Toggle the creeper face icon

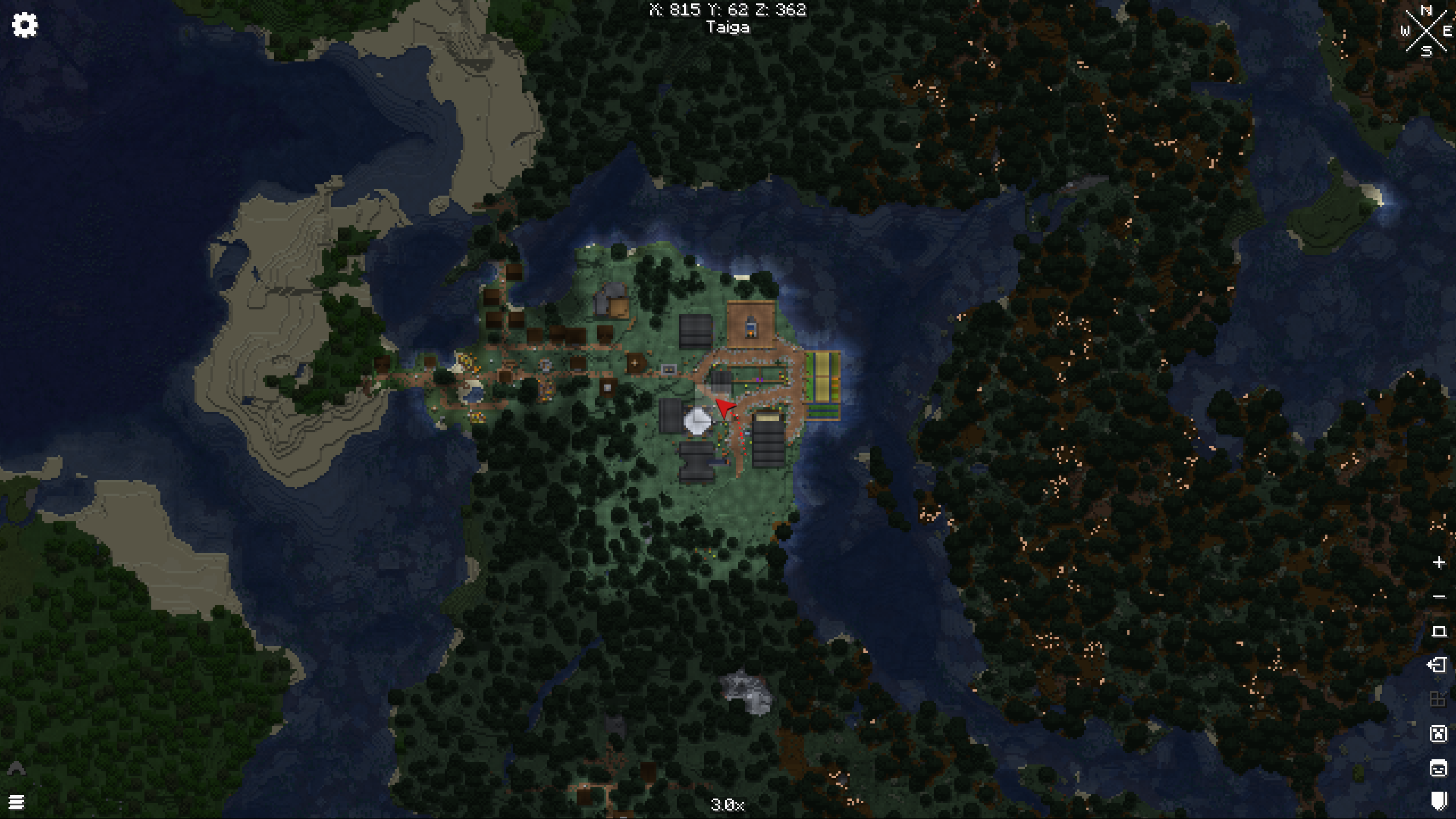pos(1438,734)
